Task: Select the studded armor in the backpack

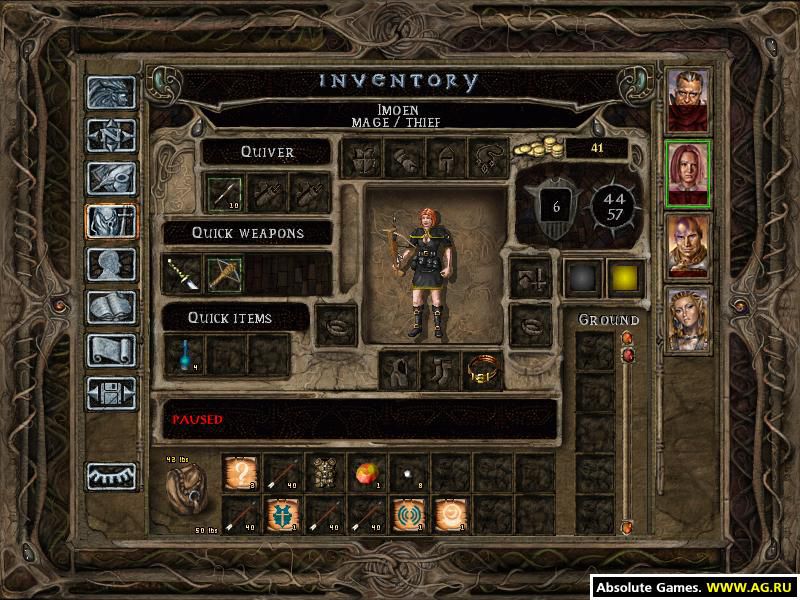Action: [x=324, y=472]
